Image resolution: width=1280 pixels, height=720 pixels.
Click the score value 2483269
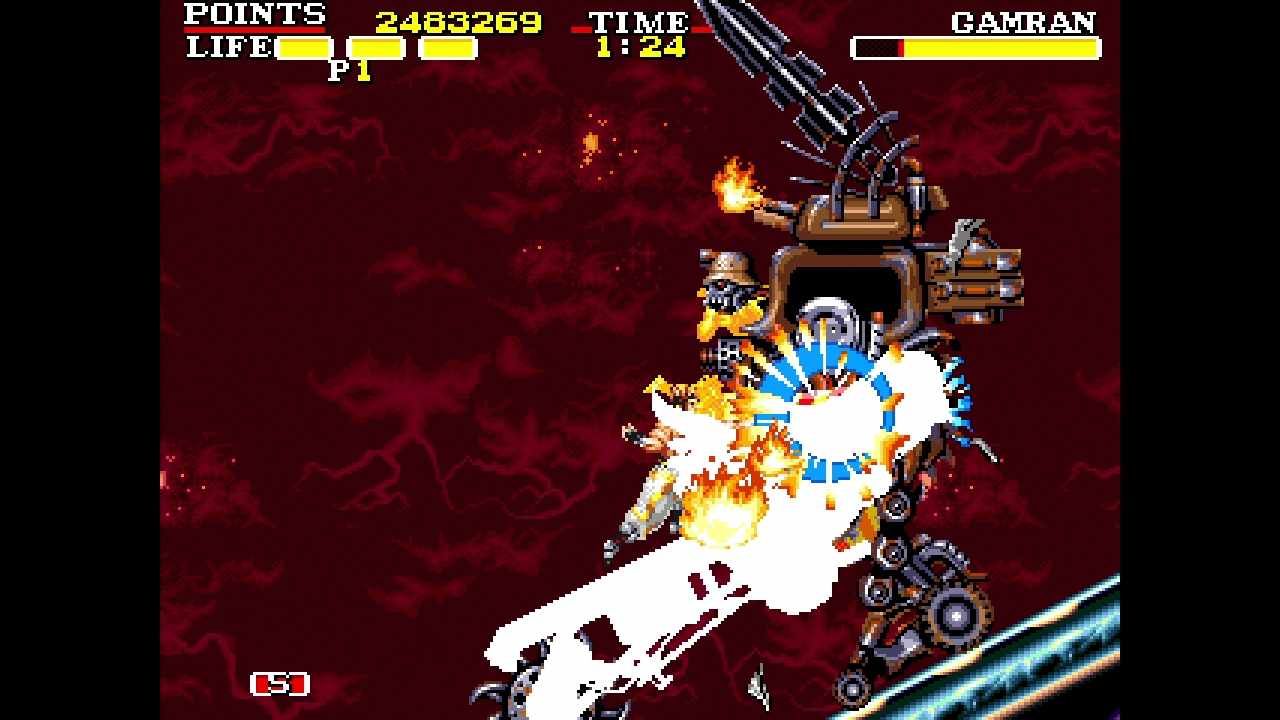pos(455,17)
